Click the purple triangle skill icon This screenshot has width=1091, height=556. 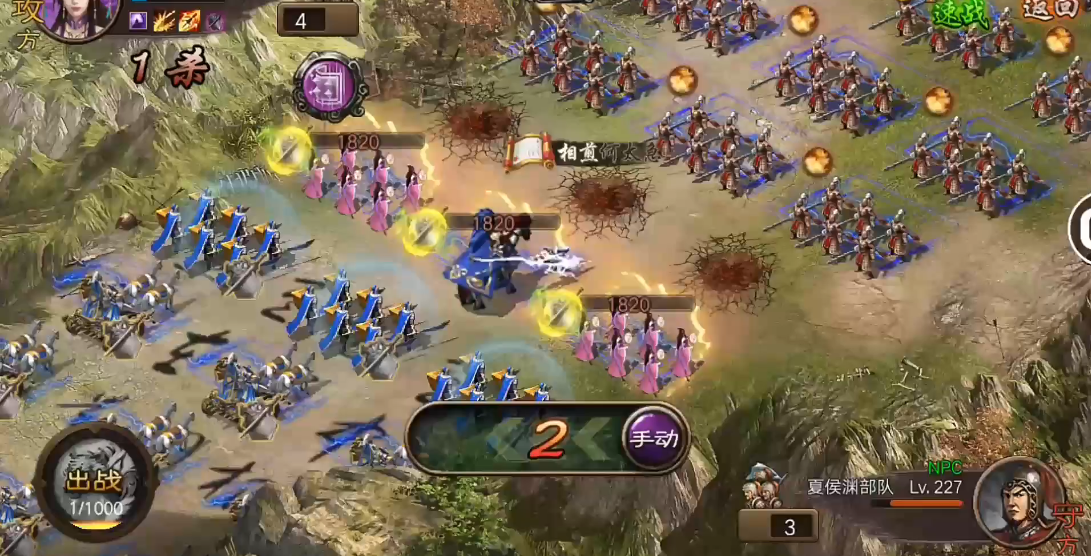point(138,20)
